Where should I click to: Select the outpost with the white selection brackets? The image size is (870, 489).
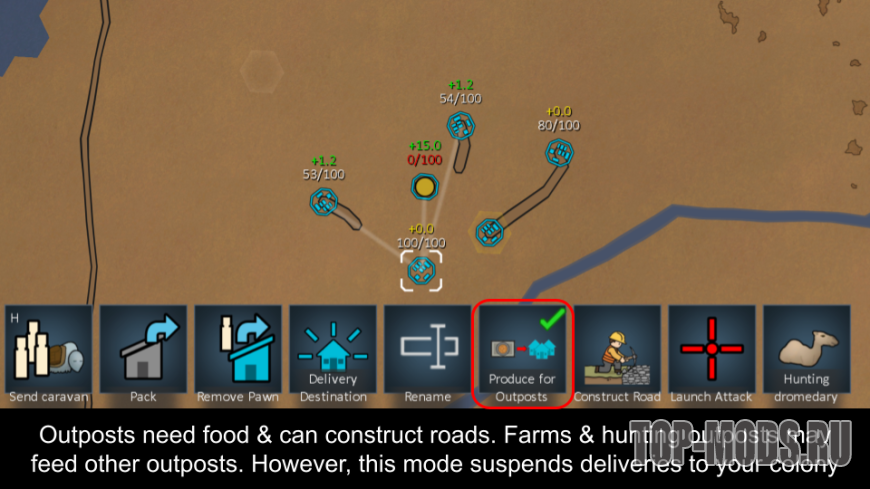click(422, 270)
